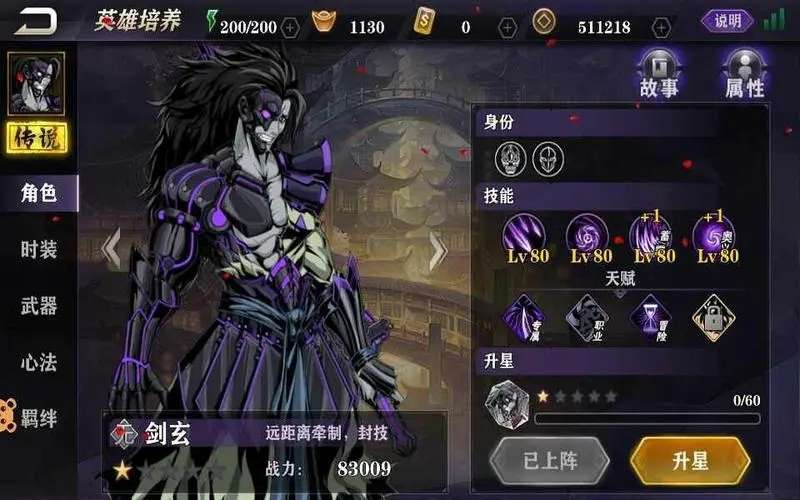Select the hero portrait thumbnail
This screenshot has width=800, height=500.
(36, 84)
